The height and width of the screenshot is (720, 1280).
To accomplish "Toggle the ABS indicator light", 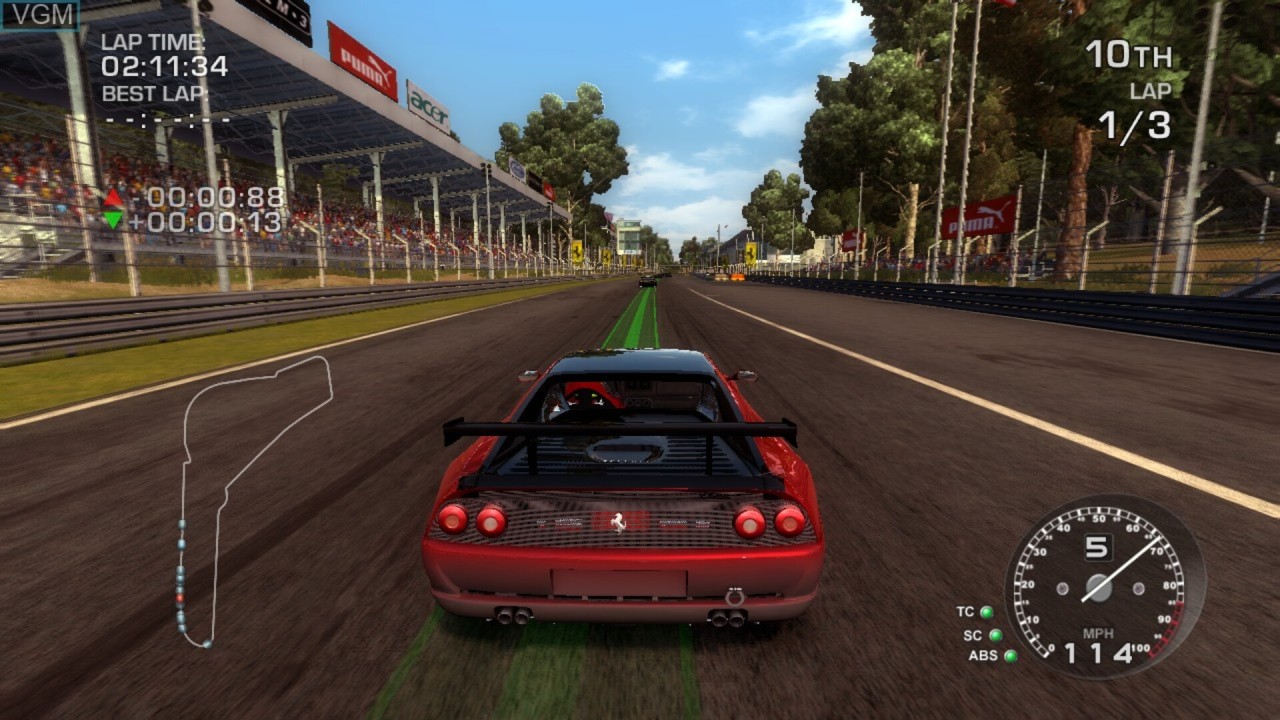I will [1010, 656].
